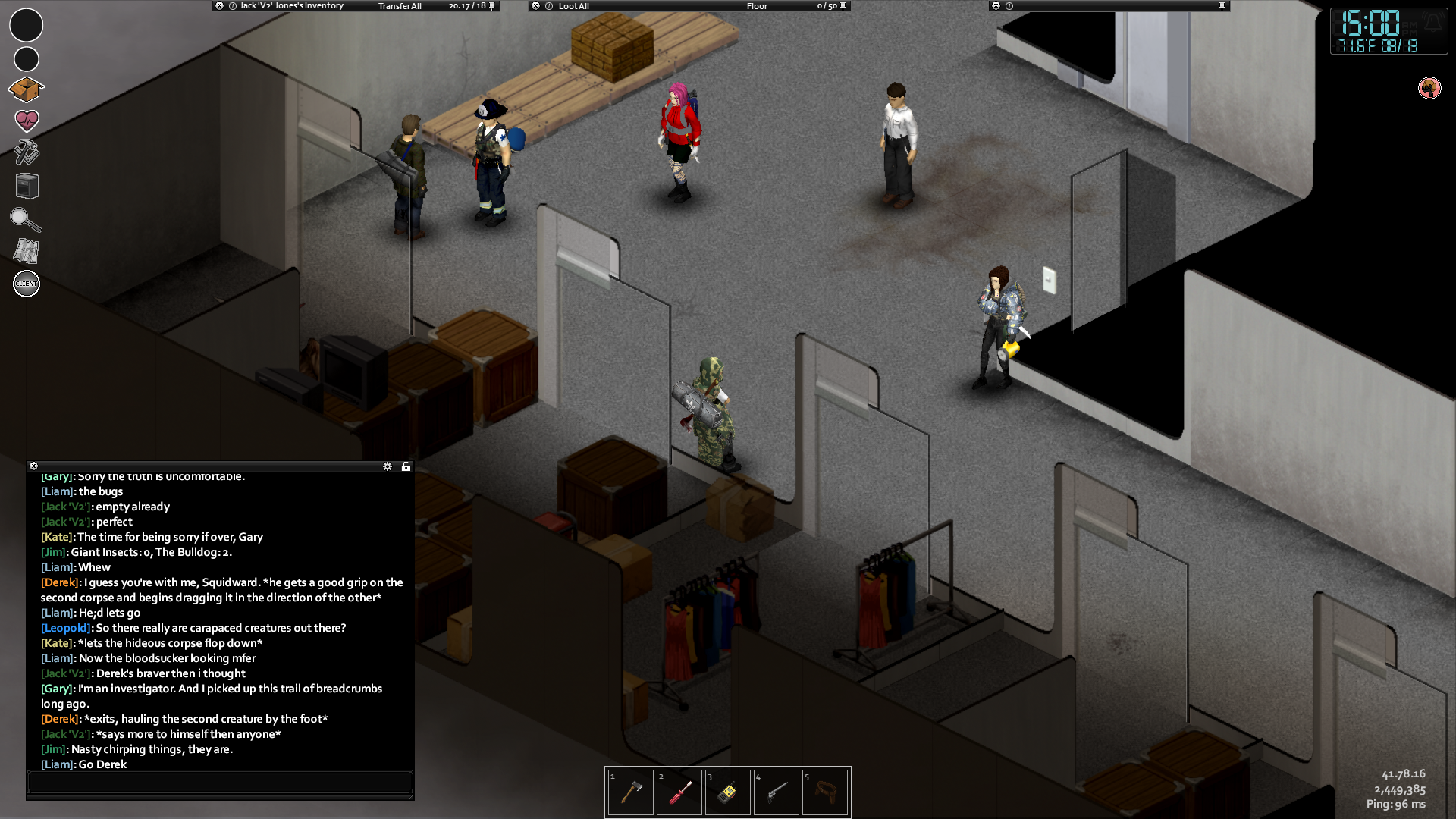The height and width of the screenshot is (819, 1456).
Task: Select the axe hotbar slot
Action: pyautogui.click(x=631, y=792)
